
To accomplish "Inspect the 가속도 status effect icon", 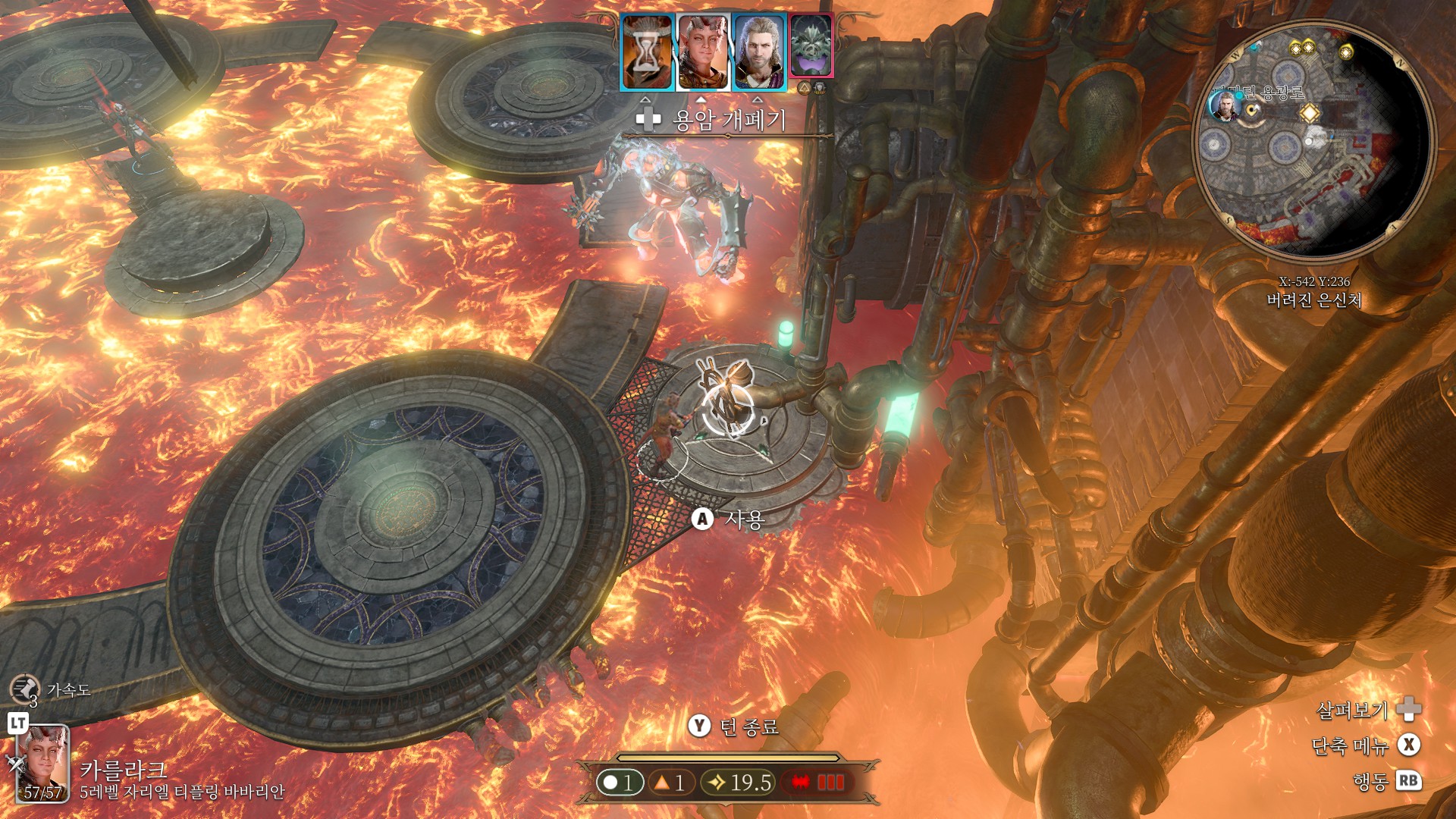I will pos(24,689).
